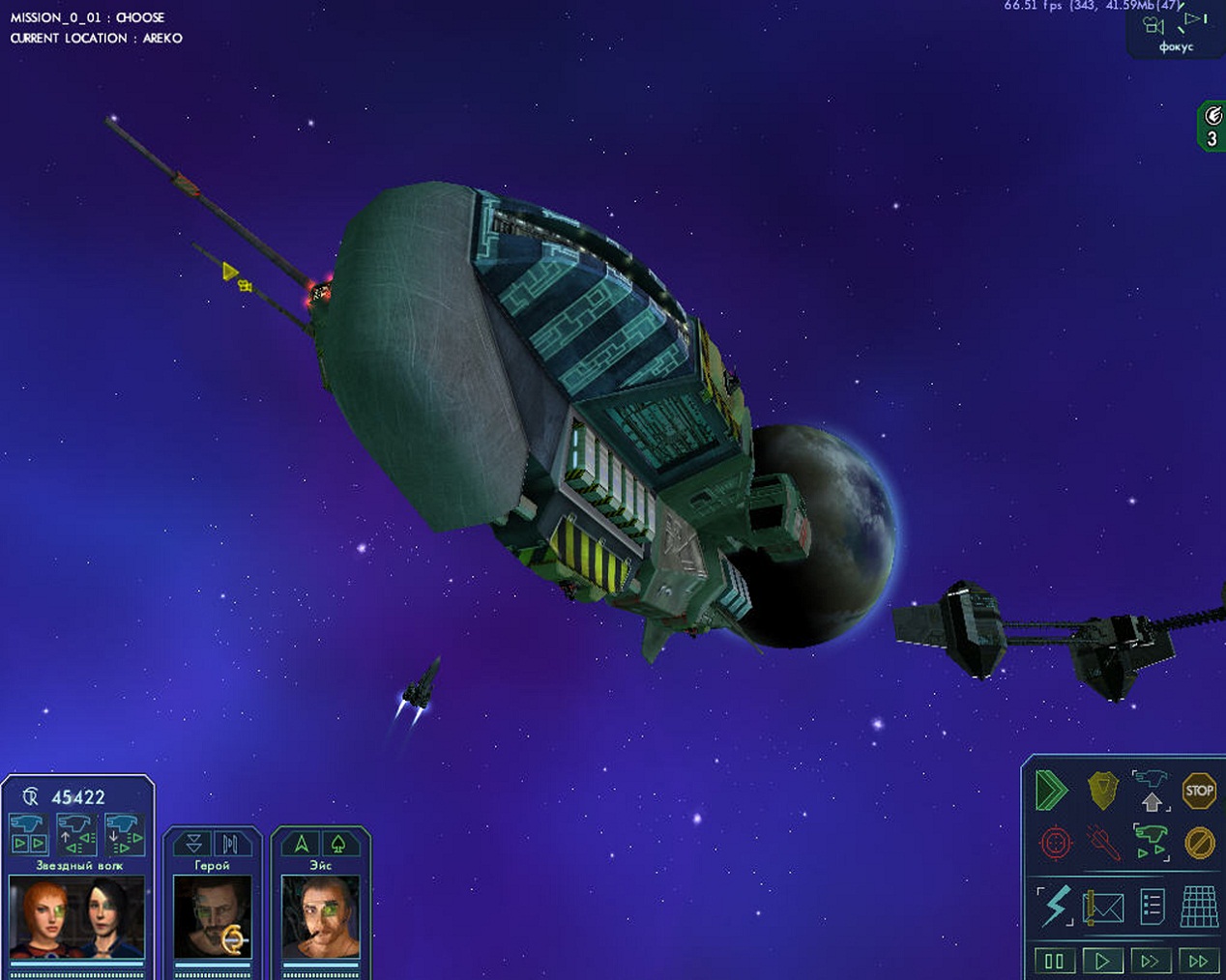
Task: Click the mothership dock fighters icon with up arrow
Action: pyautogui.click(x=1151, y=791)
